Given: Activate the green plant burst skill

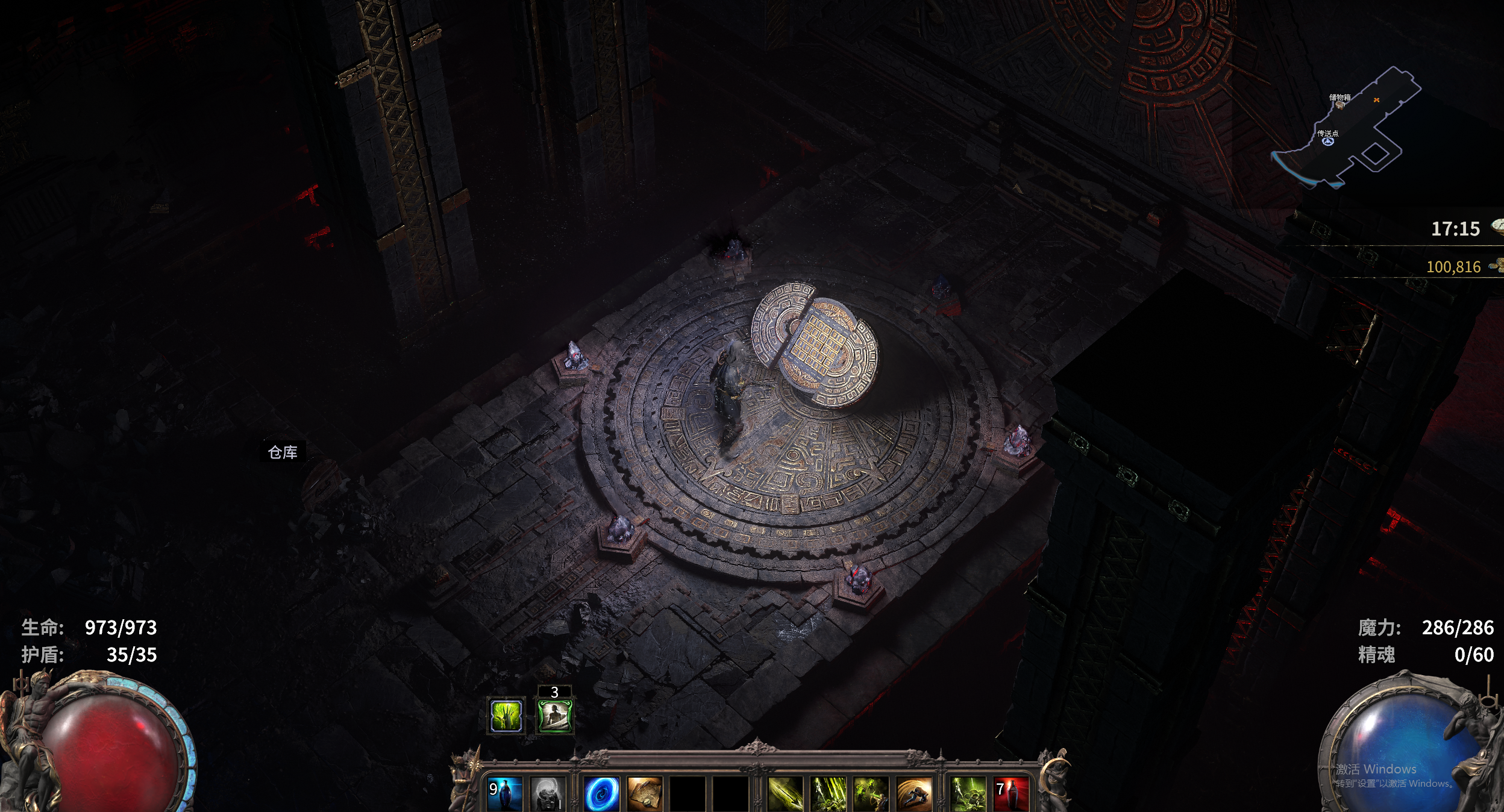Looking at the screenshot, I should 968,794.
